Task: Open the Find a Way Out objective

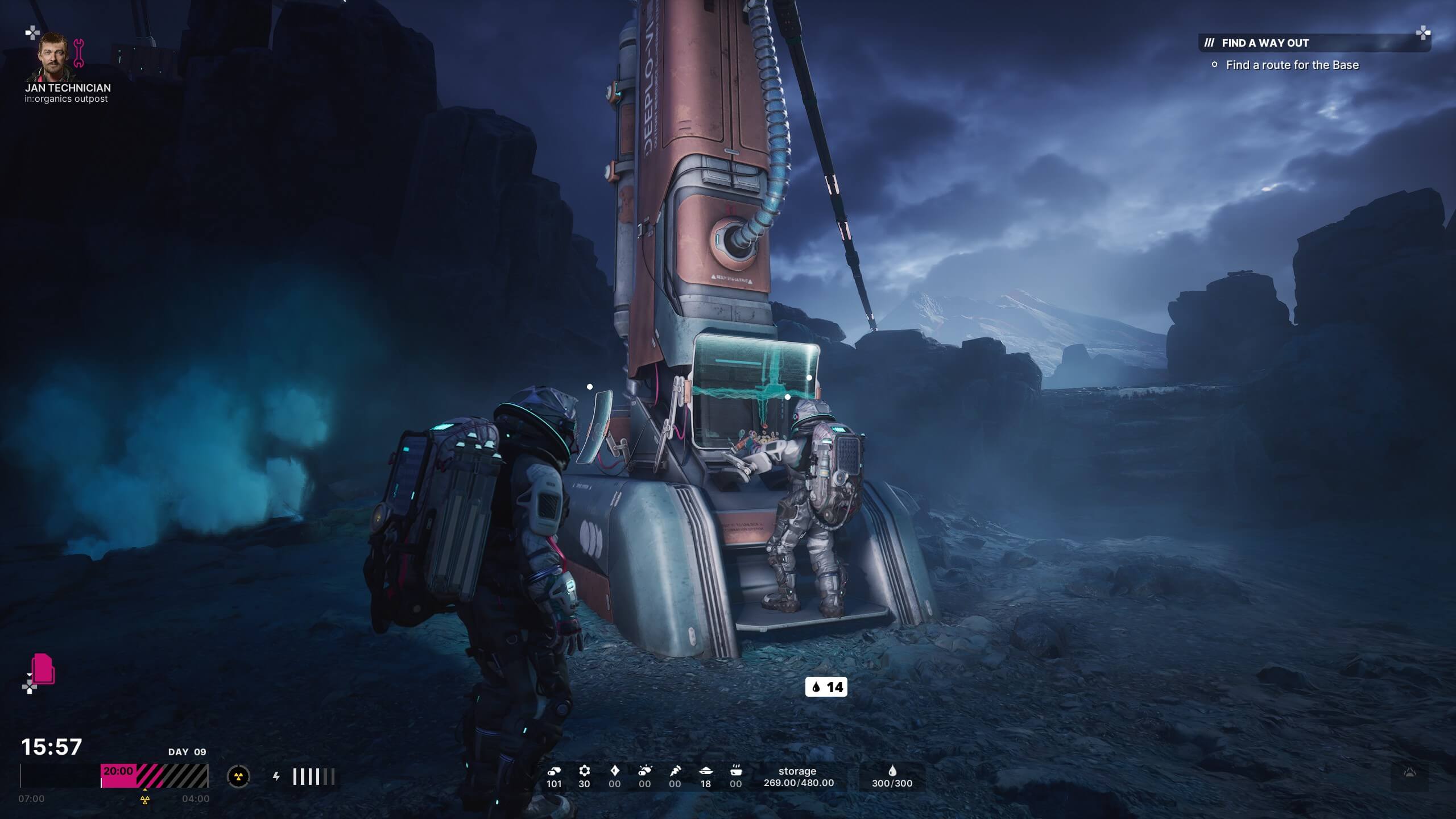Action: coord(1265,43)
